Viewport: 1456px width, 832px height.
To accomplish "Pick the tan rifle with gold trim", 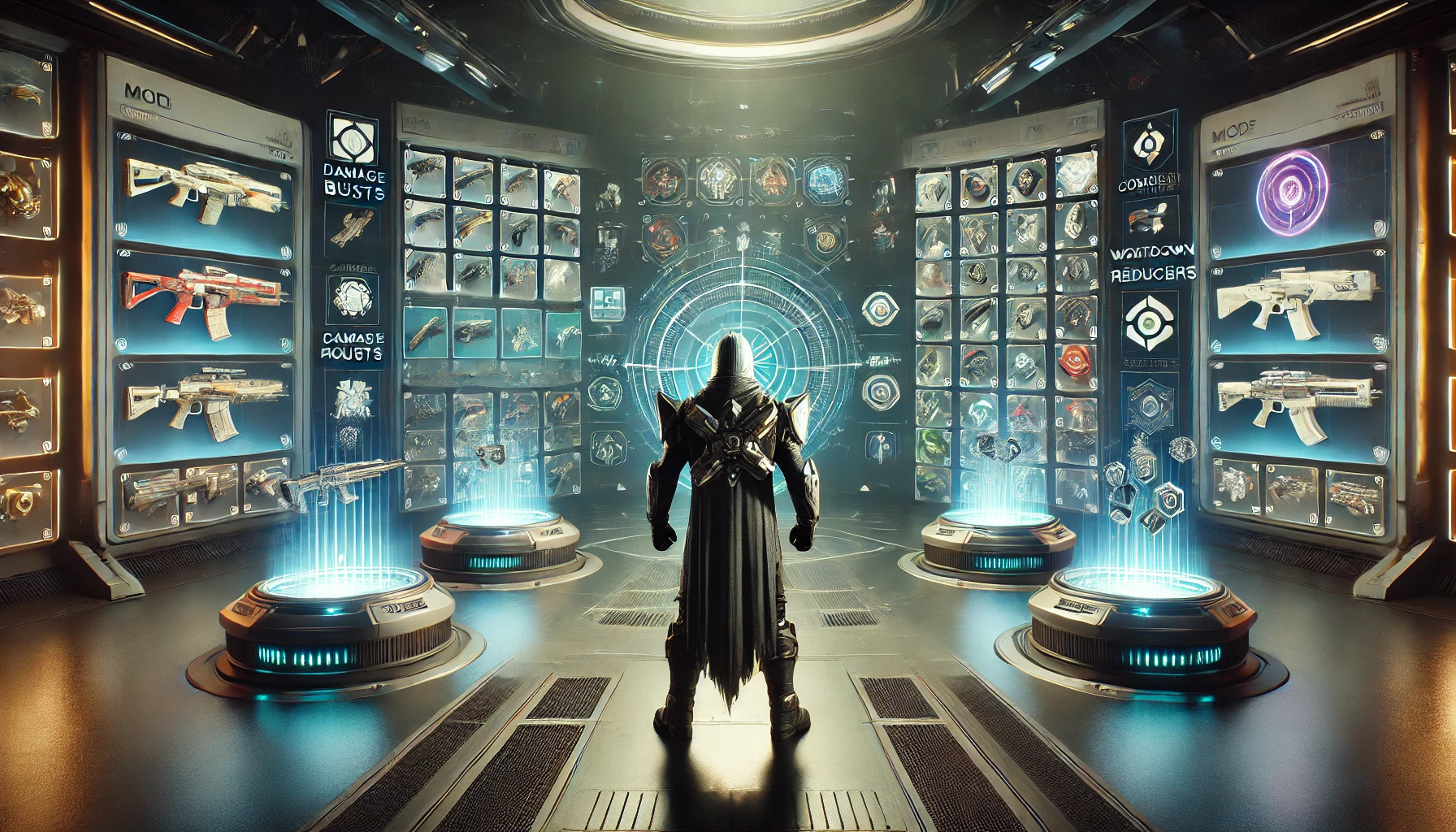I will point(205,400).
